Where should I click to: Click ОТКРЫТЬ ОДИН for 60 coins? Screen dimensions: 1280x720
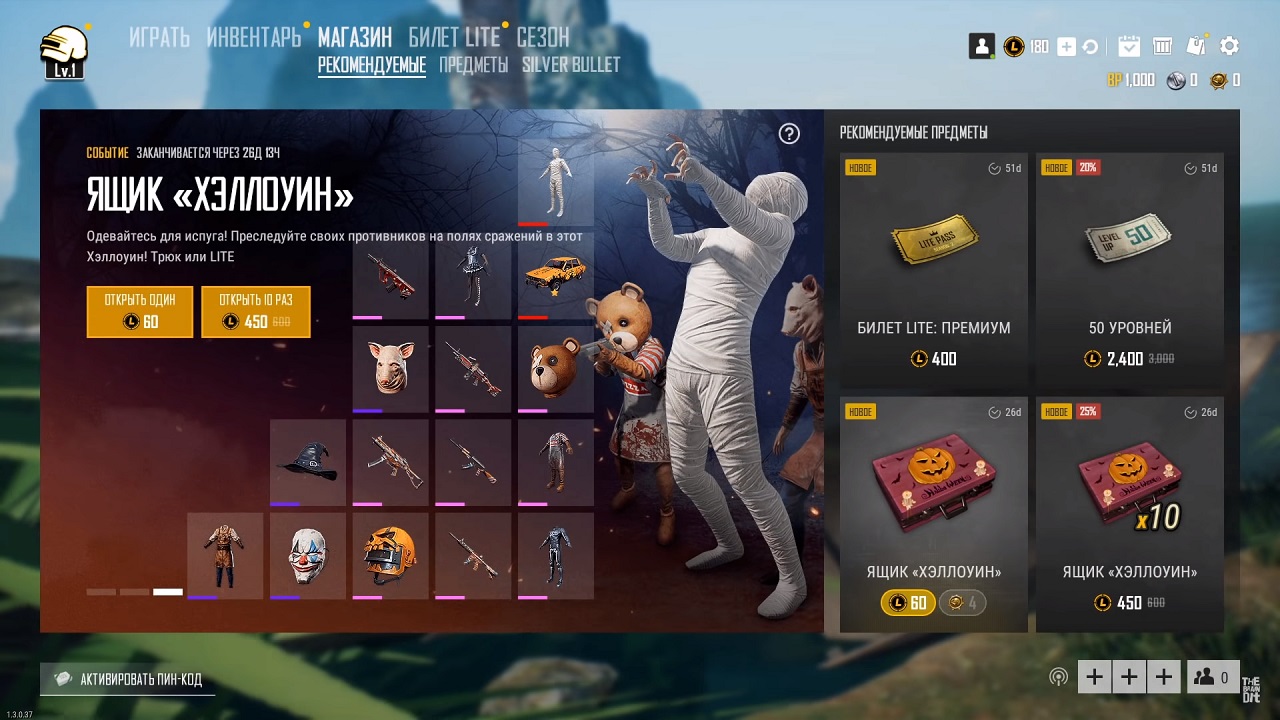click(140, 311)
